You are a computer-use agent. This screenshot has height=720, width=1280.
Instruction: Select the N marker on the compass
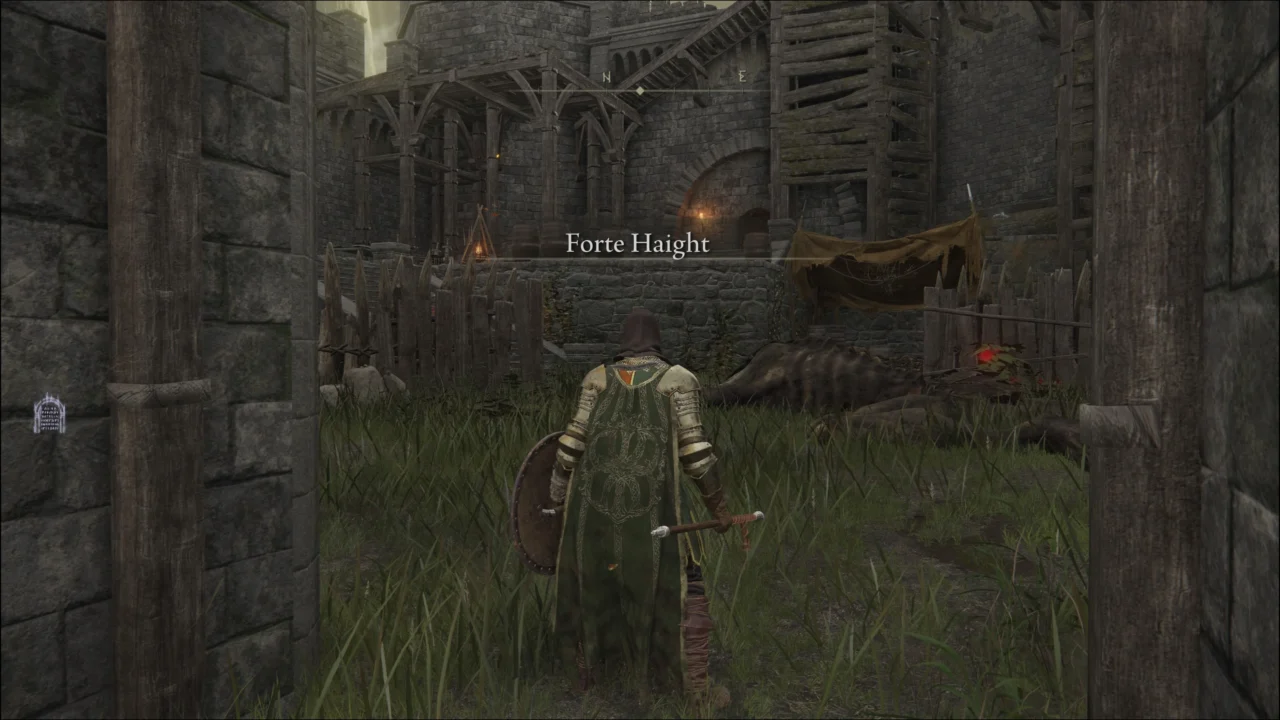click(x=605, y=76)
